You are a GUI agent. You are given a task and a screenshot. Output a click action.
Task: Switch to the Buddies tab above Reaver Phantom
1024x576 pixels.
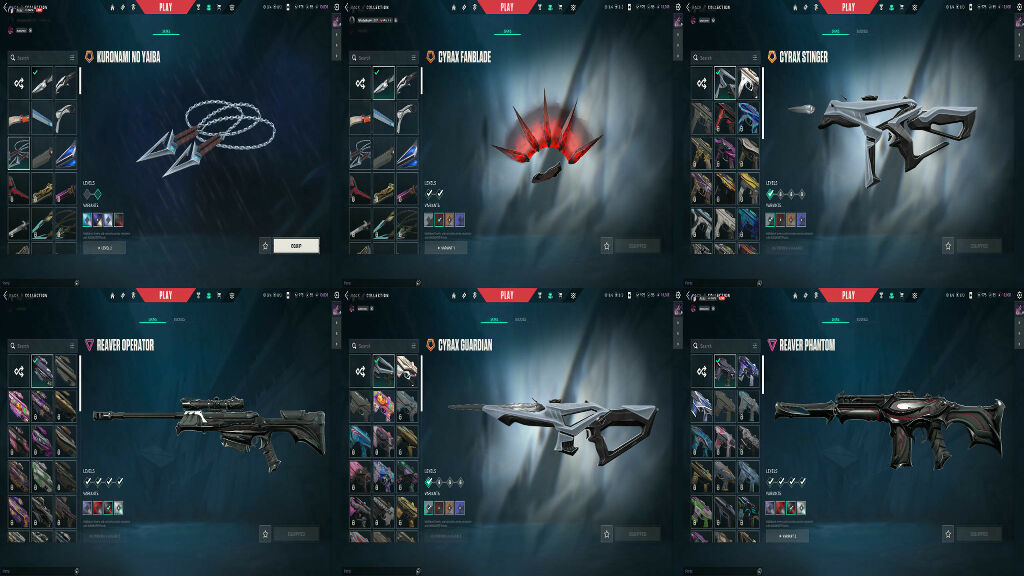pyautogui.click(x=861, y=320)
